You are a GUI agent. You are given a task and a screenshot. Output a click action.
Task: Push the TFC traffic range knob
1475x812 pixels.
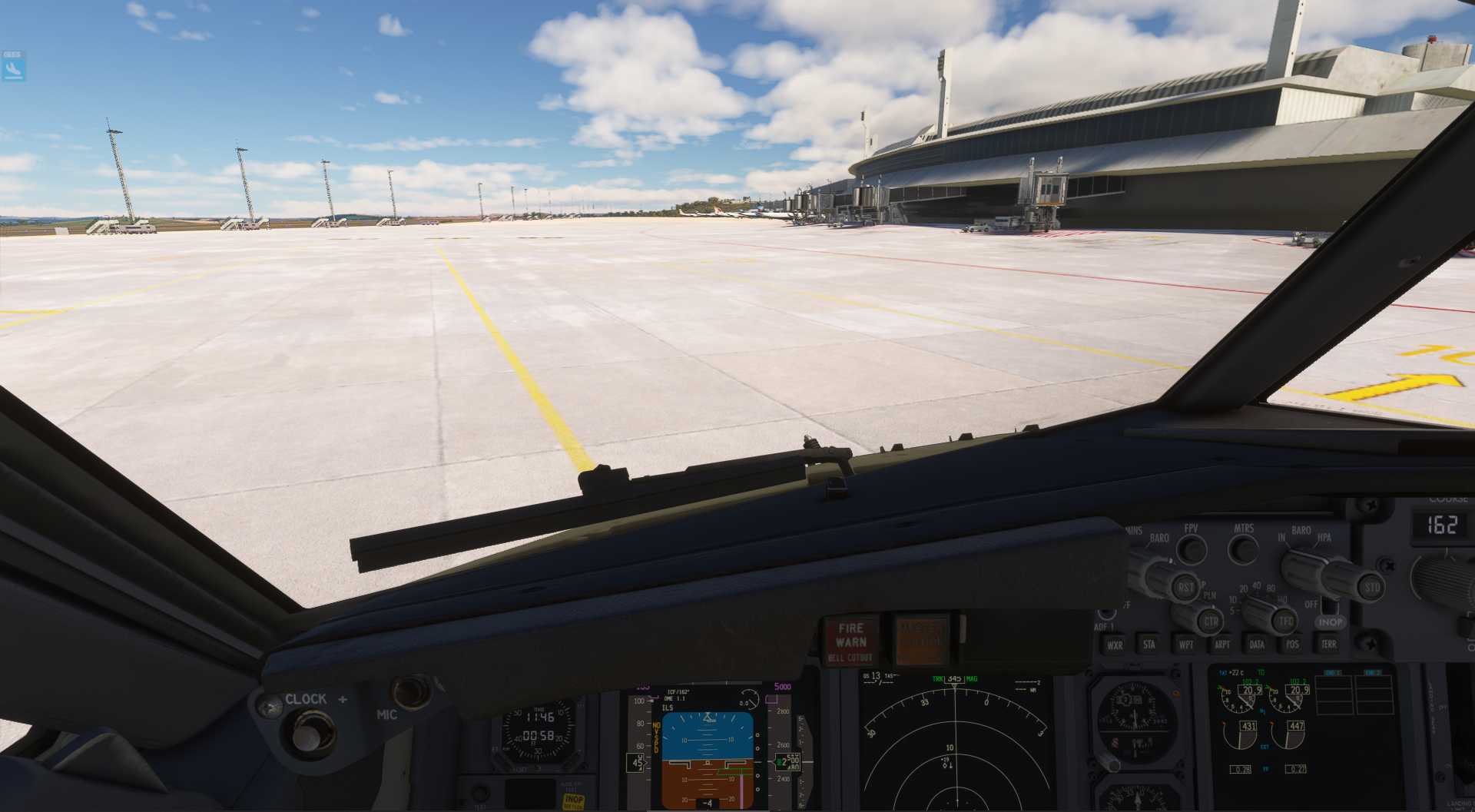tap(1284, 621)
